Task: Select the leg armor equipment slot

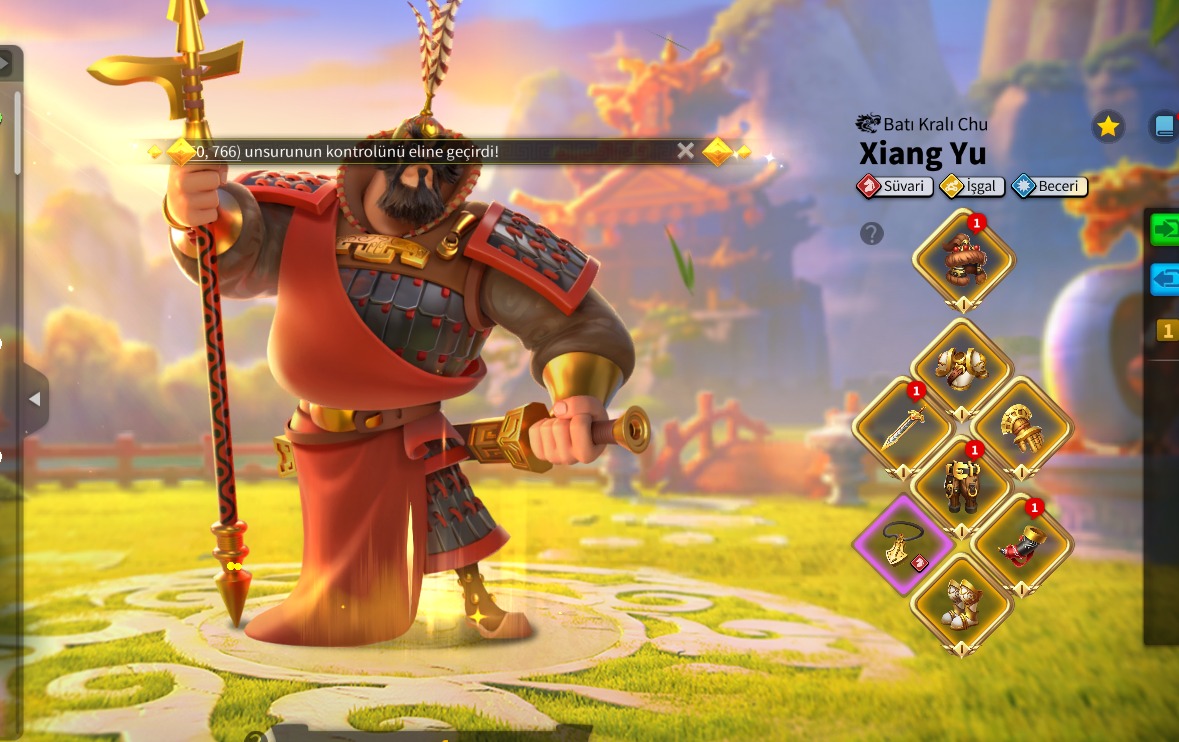Action: [x=962, y=485]
